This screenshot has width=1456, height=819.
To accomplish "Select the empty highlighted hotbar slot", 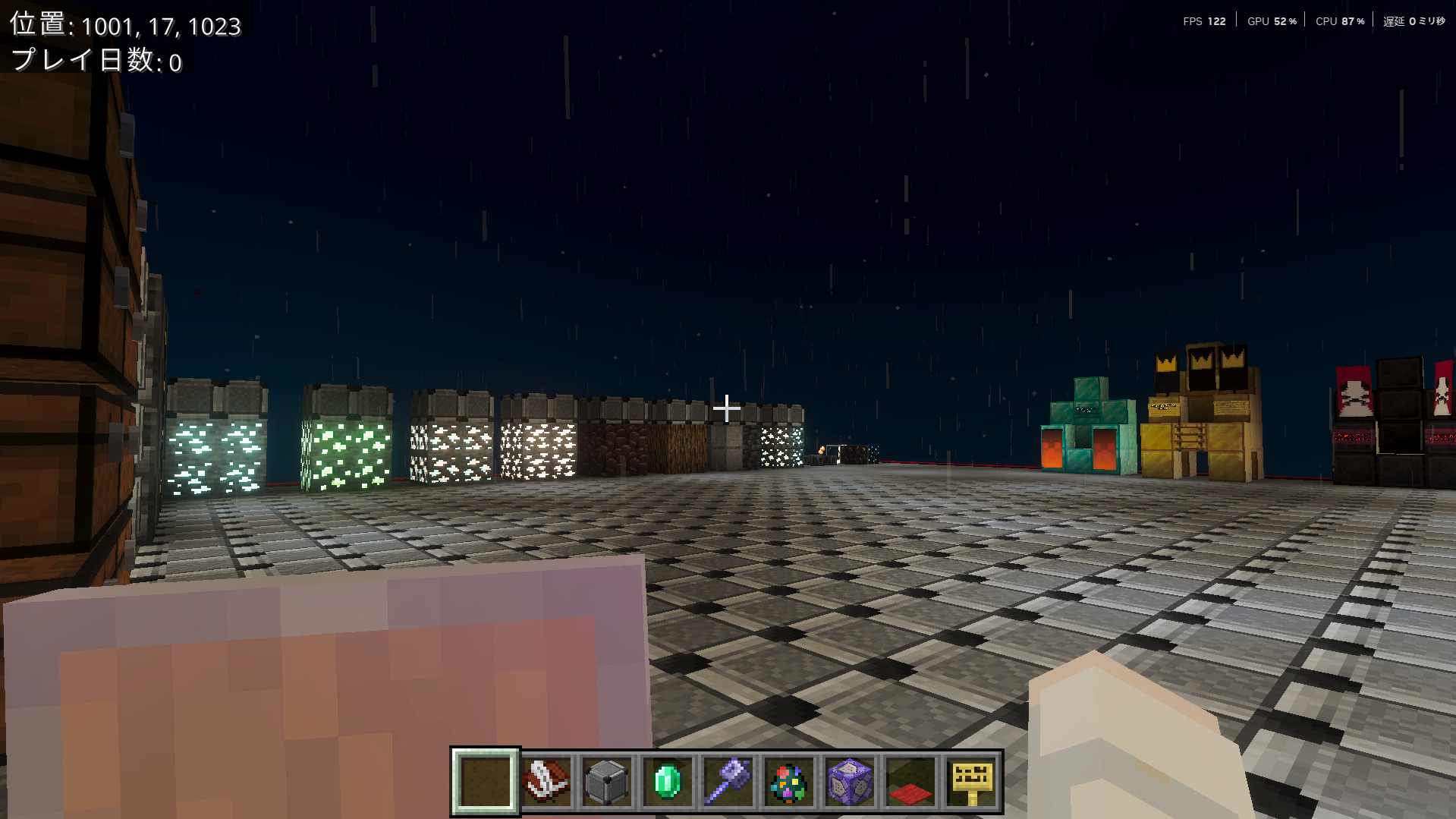I will [x=486, y=782].
